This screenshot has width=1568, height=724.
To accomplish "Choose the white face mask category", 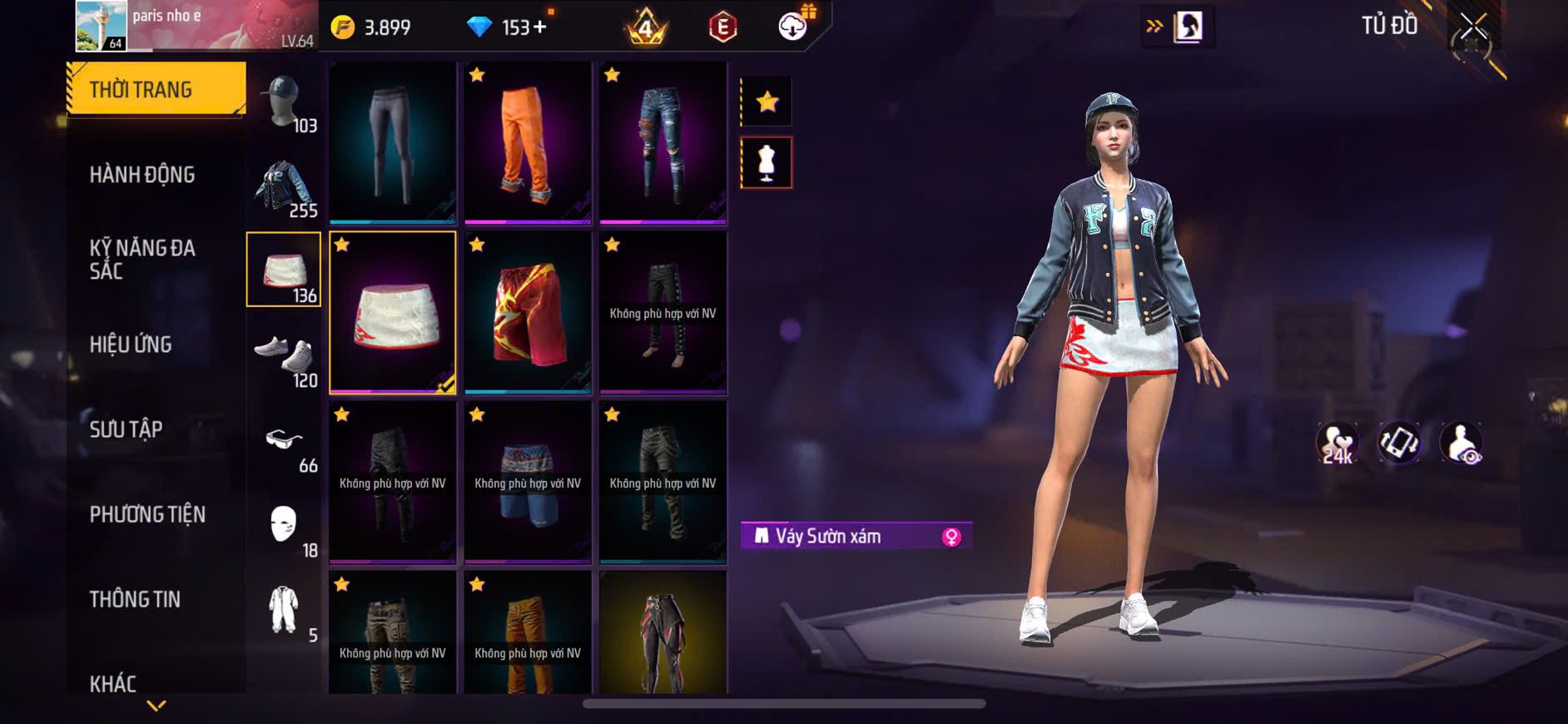I will pyautogui.click(x=284, y=528).
